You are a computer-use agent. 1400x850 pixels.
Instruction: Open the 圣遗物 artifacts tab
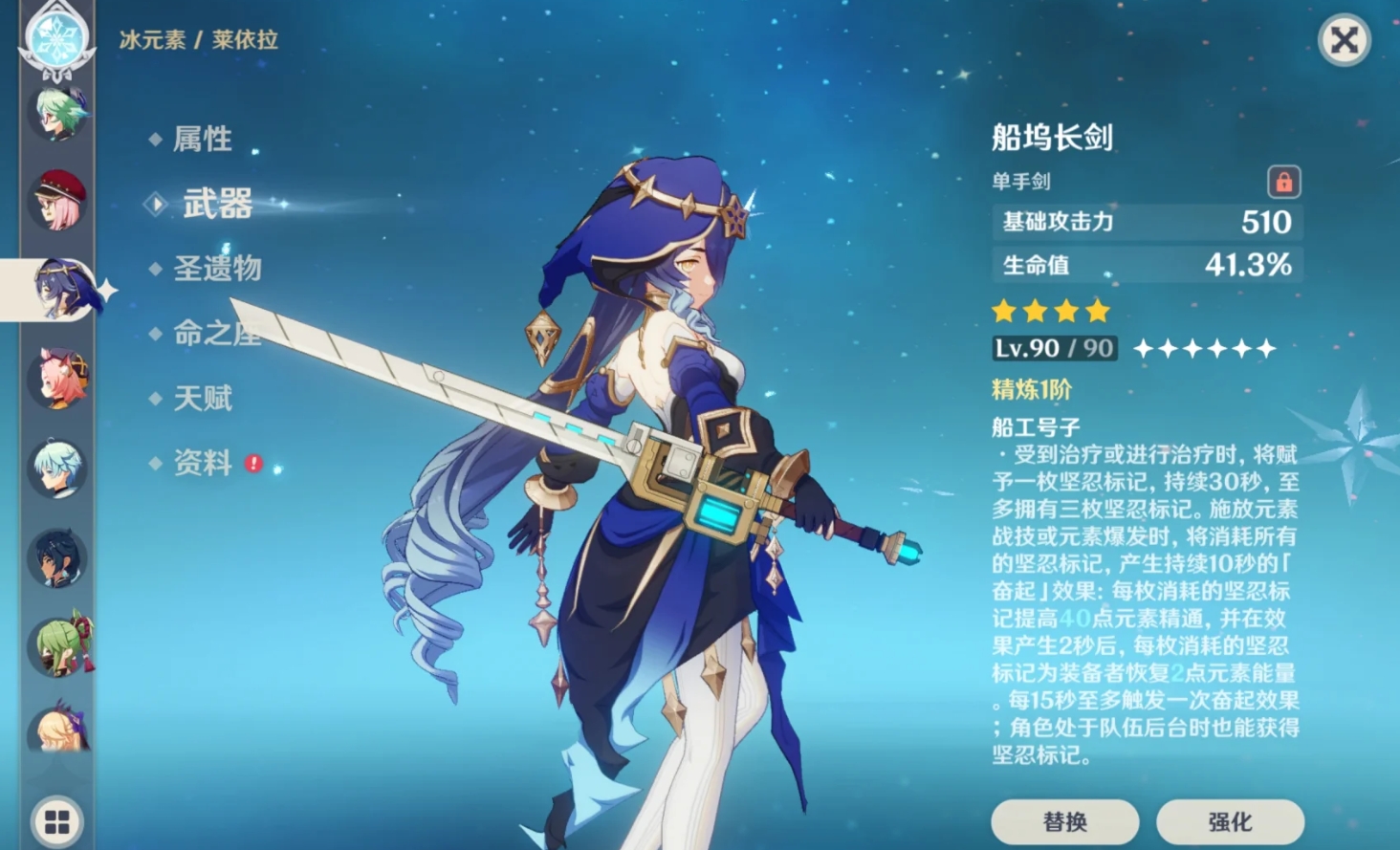point(215,269)
